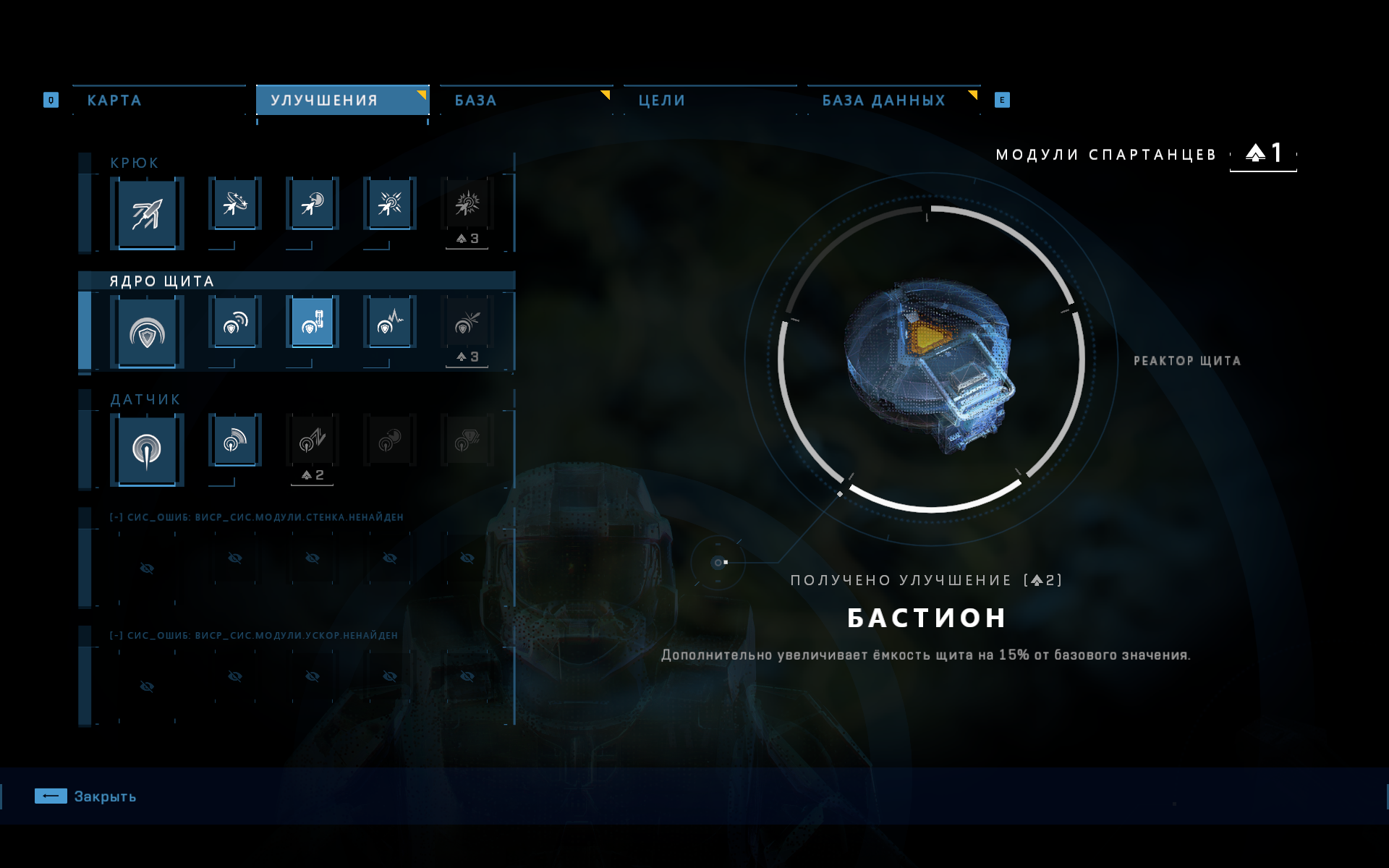The height and width of the screenshot is (868, 1389).
Task: Click the ДАТЧИК category header
Action: click(x=145, y=399)
